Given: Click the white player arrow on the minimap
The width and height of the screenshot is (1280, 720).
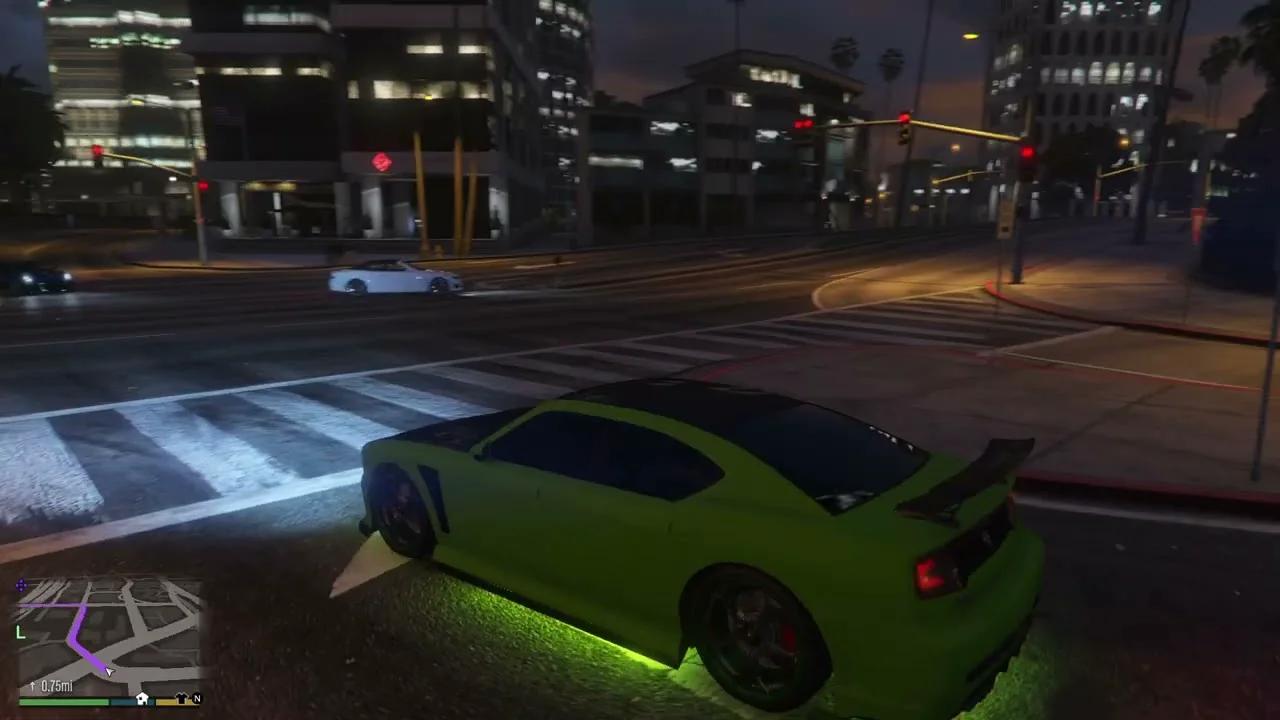Looking at the screenshot, I should click(109, 671).
